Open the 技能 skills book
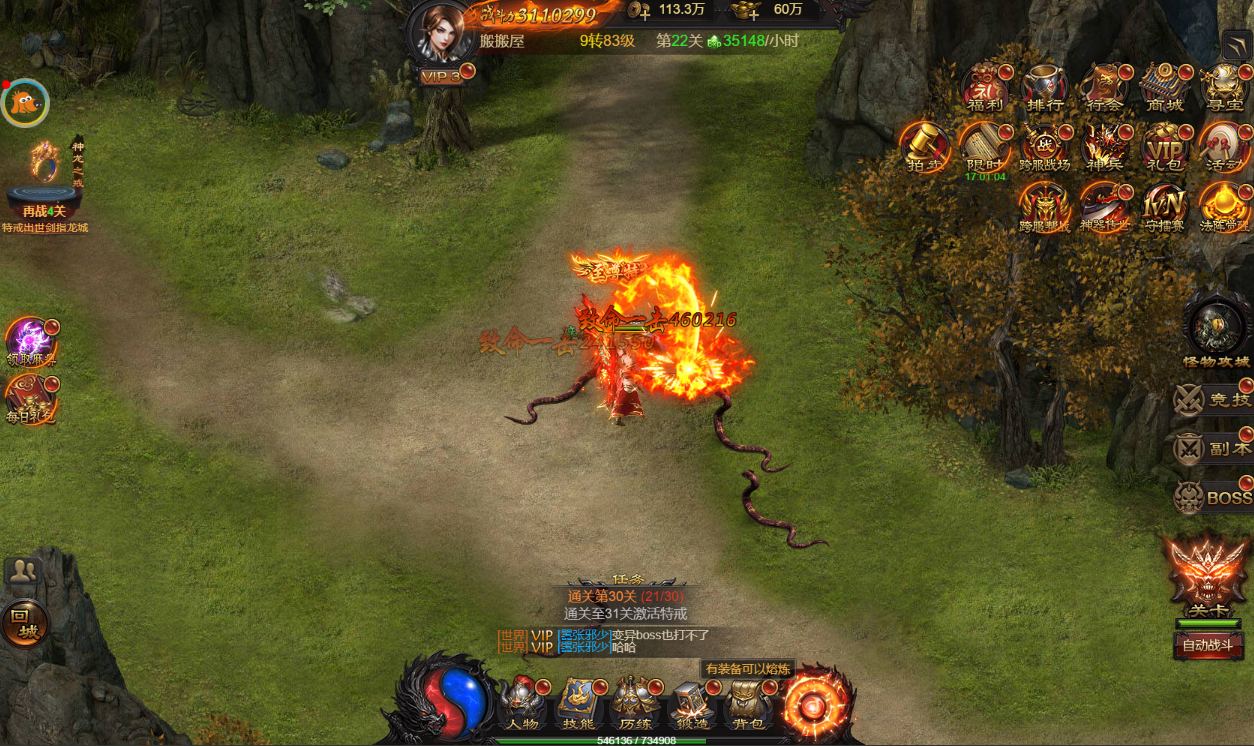 (579, 703)
